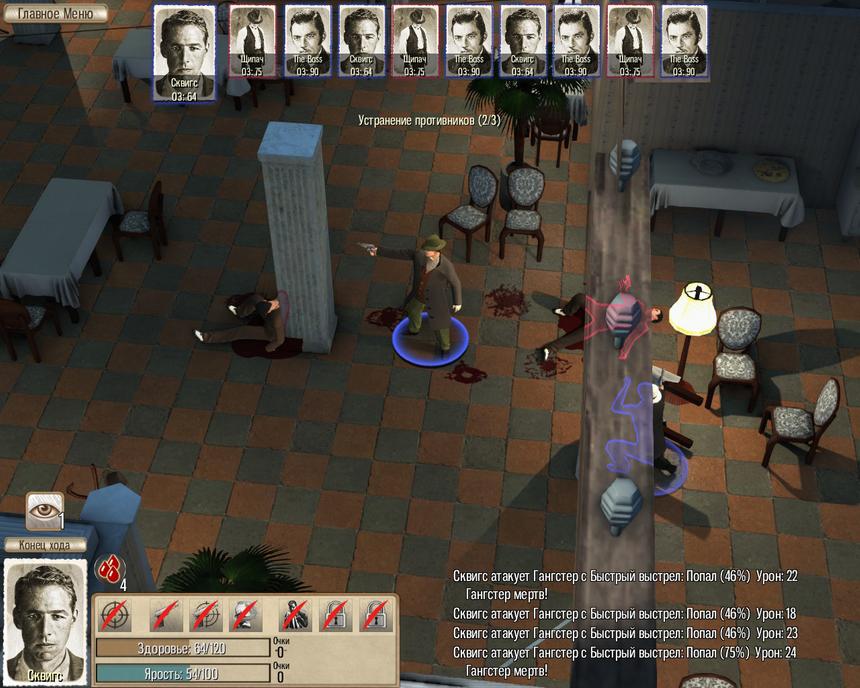Viewport: 860px width, 688px height.
Task: Choose the plain crosshair shot ability icon
Action: 117,615
